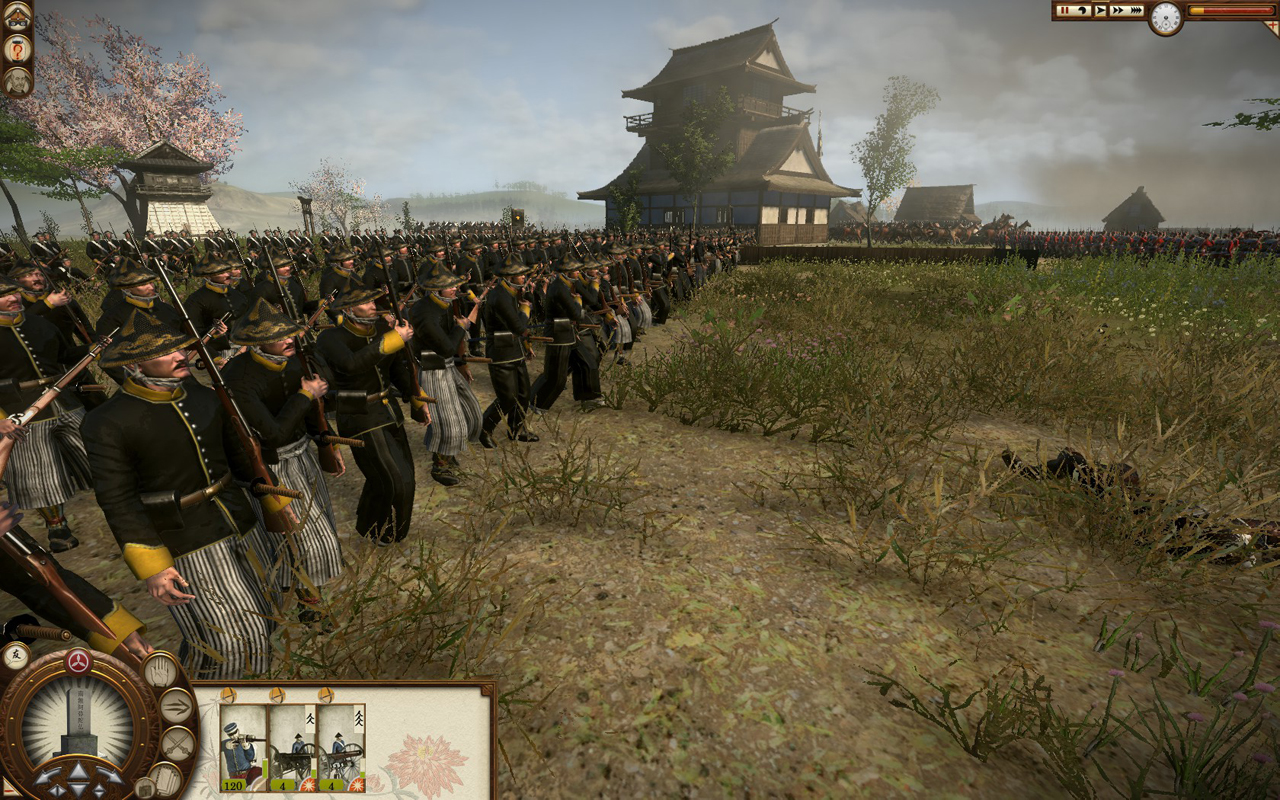
Task: Rotate unit left with the curved arrow
Action: [x=47, y=777]
